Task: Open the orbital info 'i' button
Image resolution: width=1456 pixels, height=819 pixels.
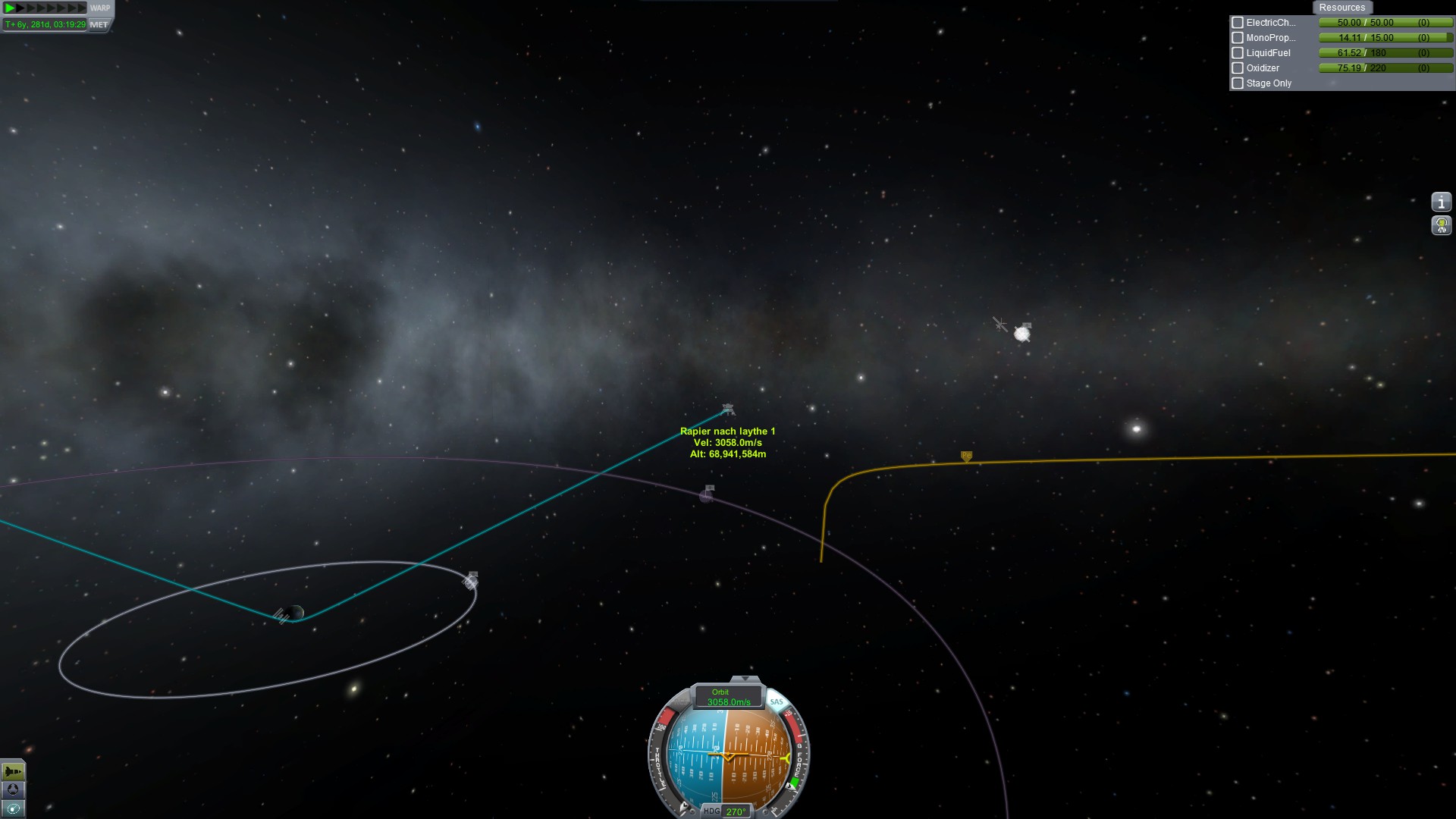Action: 1441,202
